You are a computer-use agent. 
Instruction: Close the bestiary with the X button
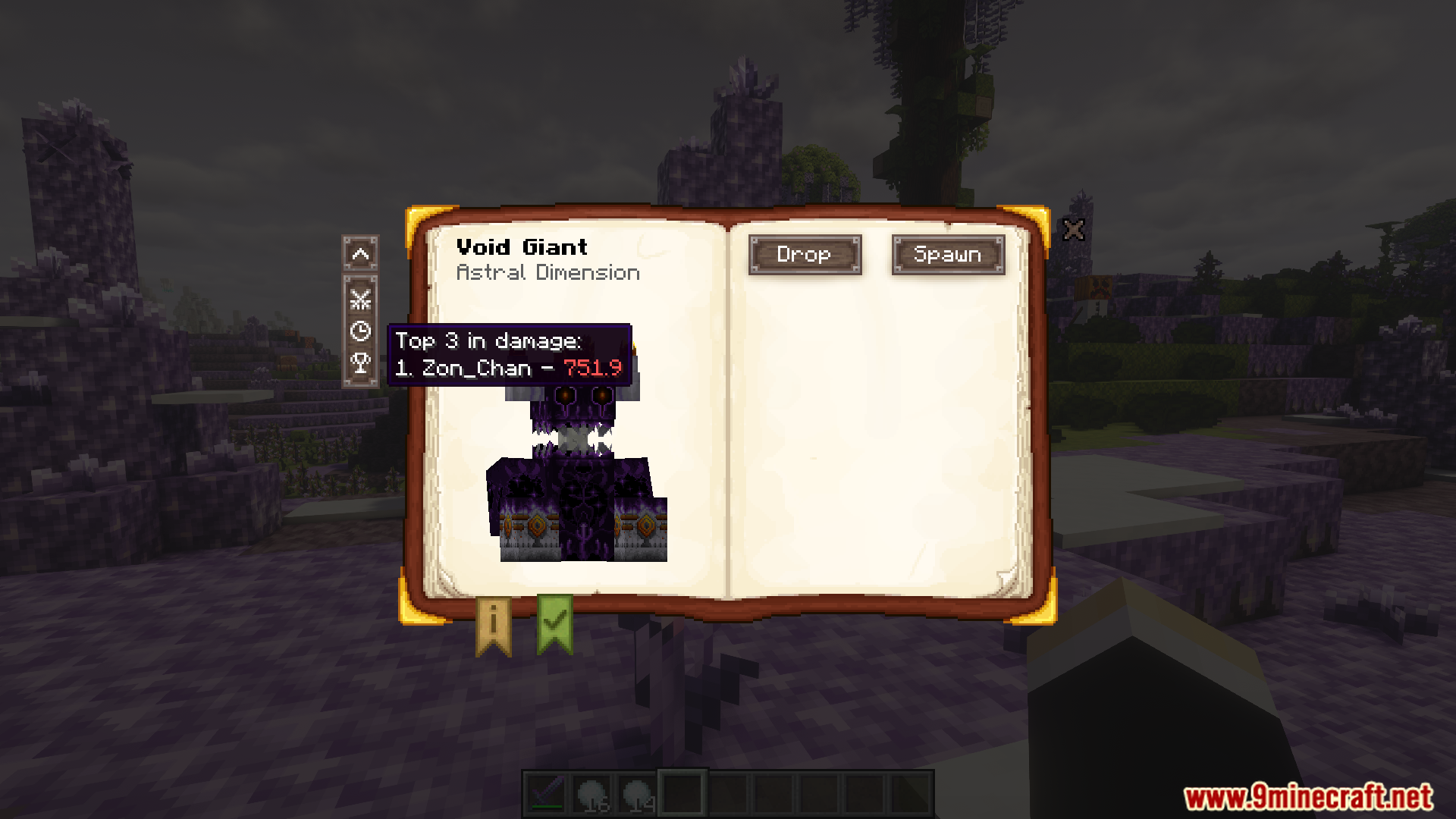[1074, 230]
